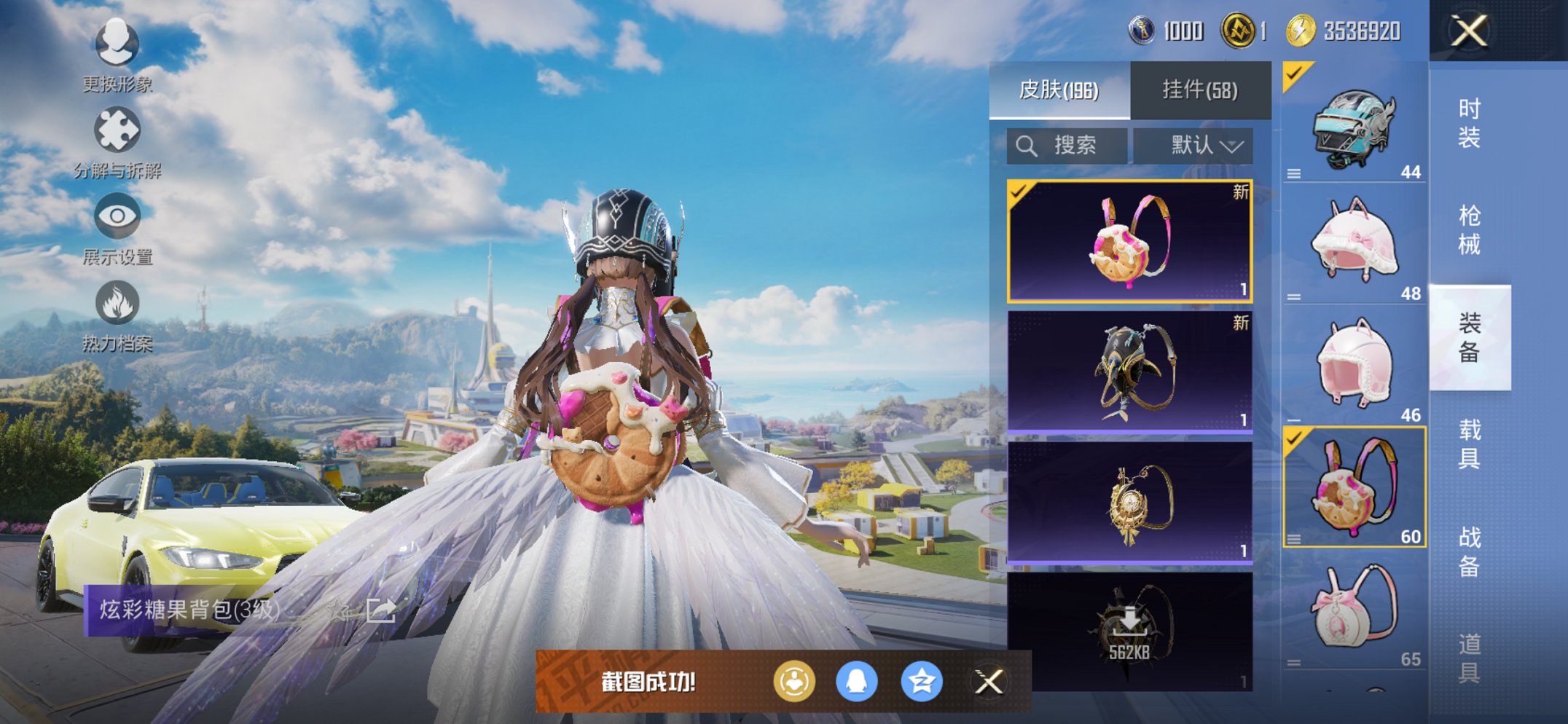Download the 562KB backpack skin
Image resolution: width=1568 pixels, height=724 pixels.
click(x=1129, y=631)
